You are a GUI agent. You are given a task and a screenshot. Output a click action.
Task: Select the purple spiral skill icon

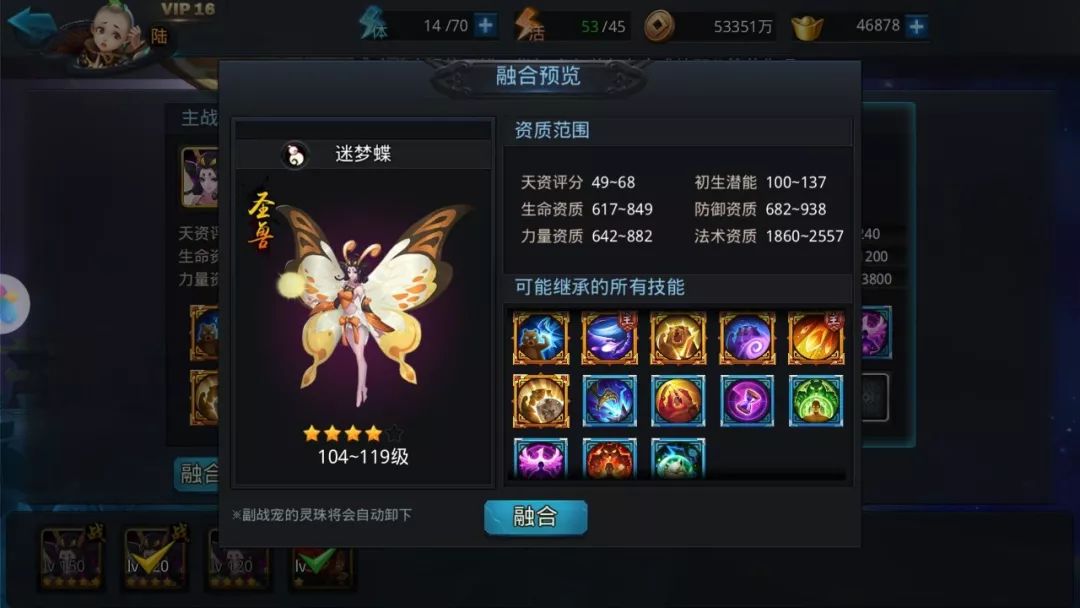tap(747, 338)
